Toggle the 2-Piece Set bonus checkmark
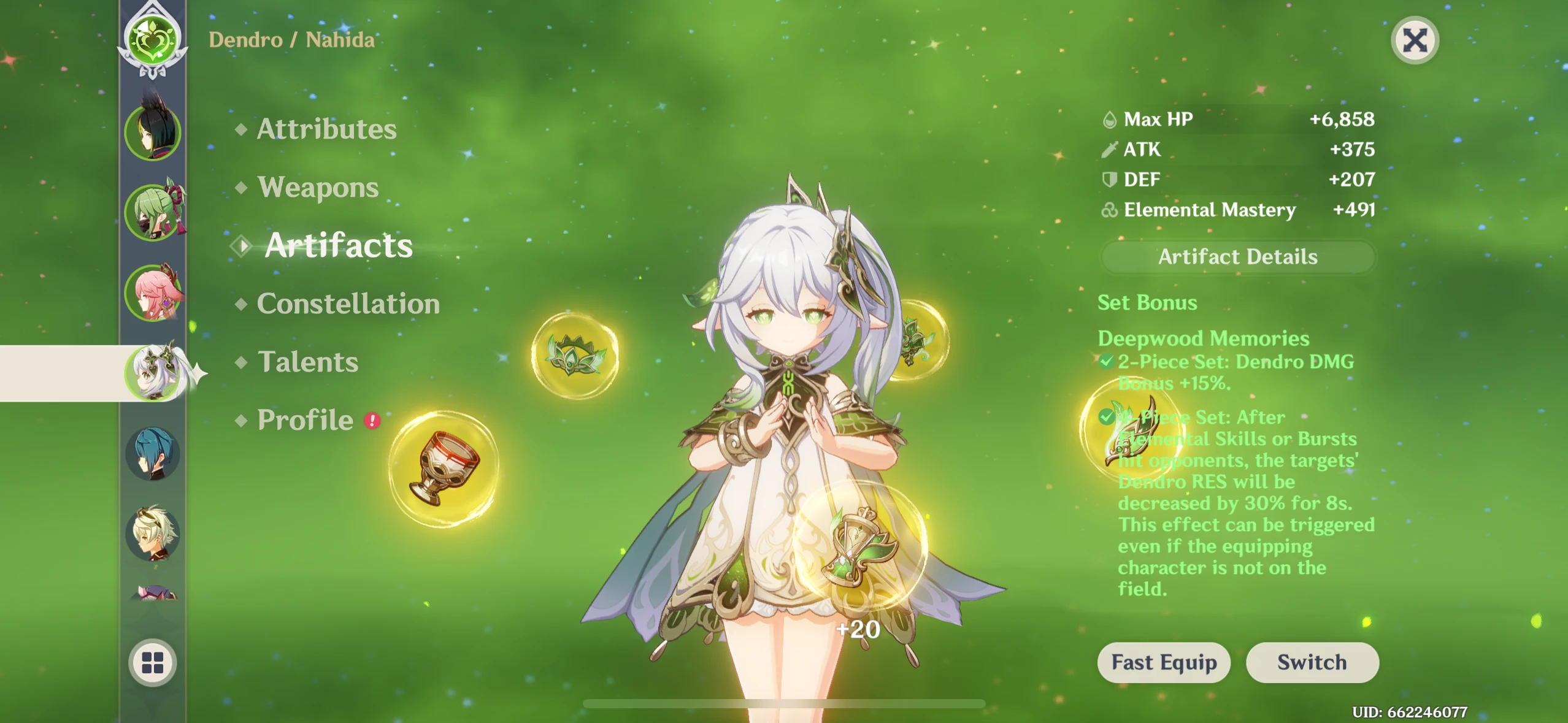The height and width of the screenshot is (723, 1568). click(1108, 362)
